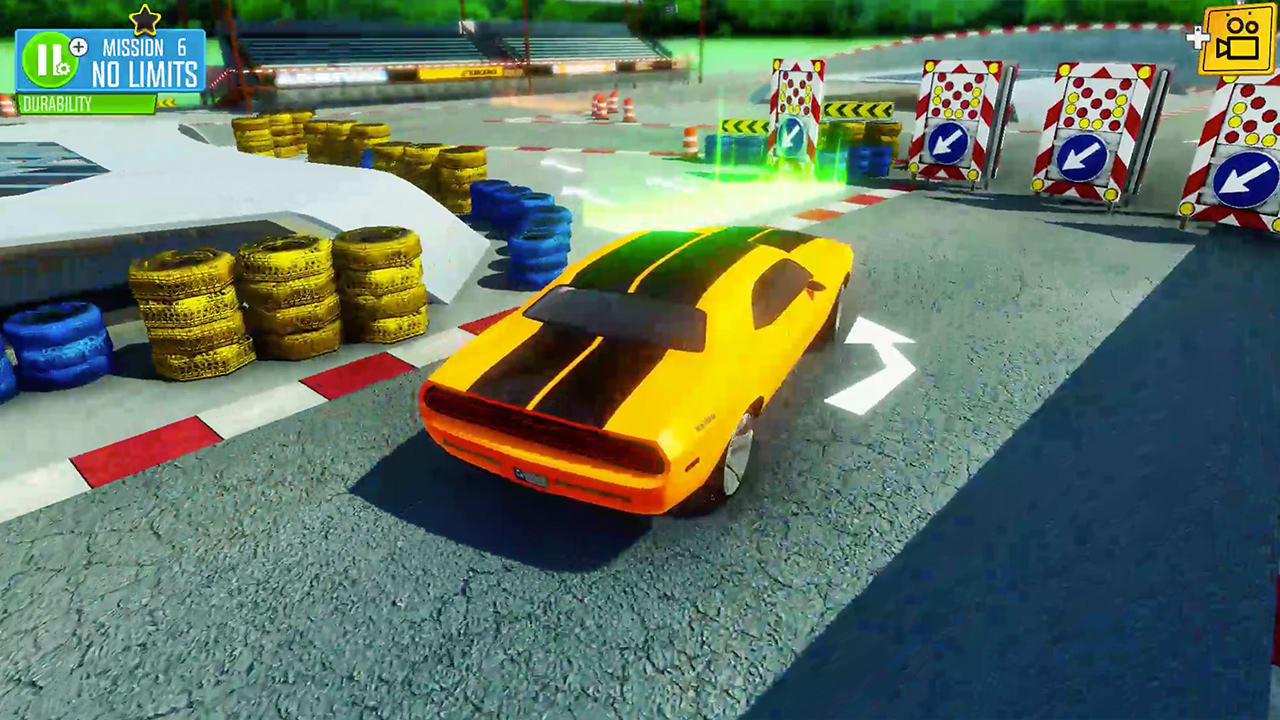Click the plus badge beside the pause button

coord(78,46)
